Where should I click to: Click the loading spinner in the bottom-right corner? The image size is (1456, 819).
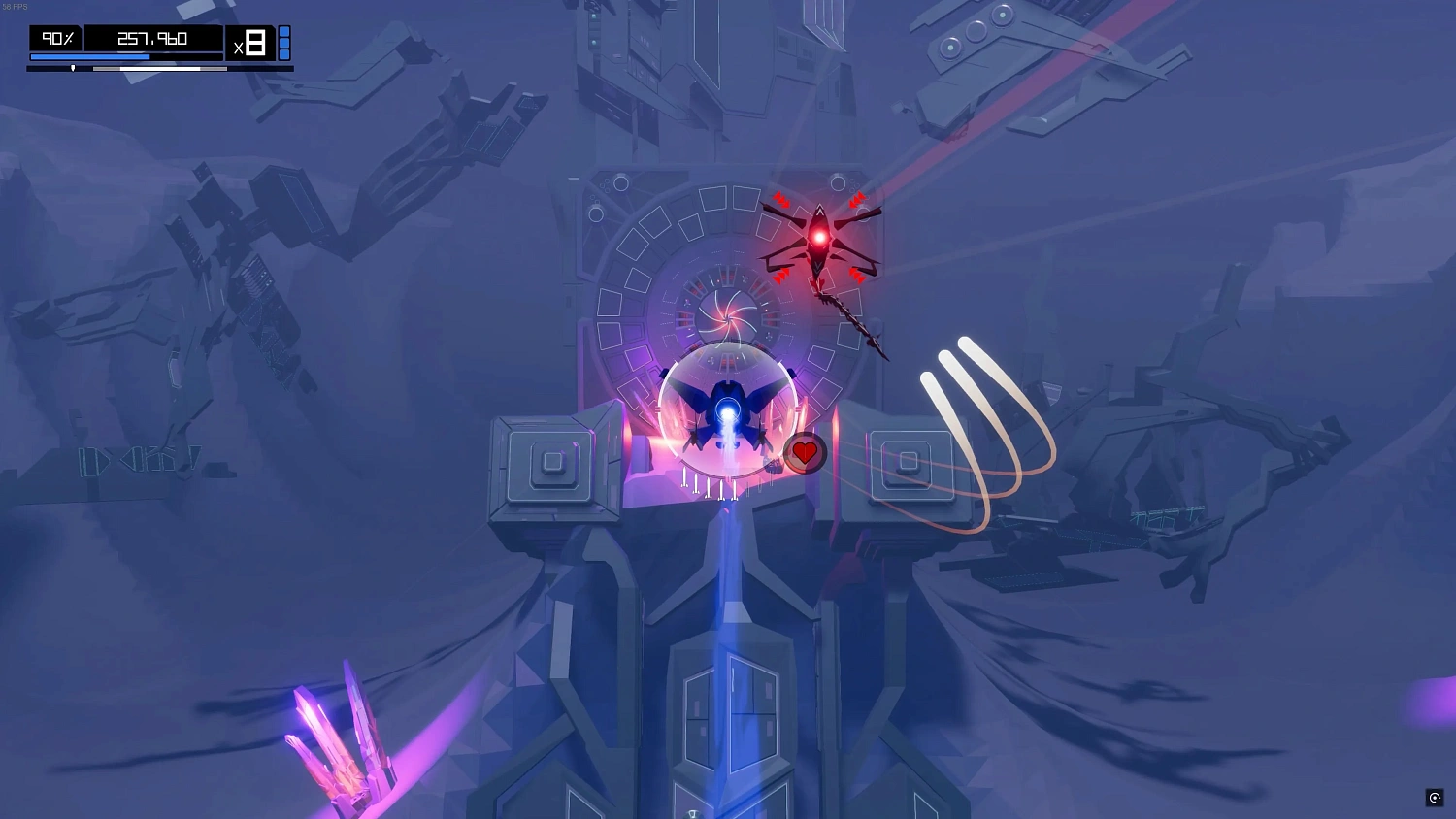[x=1435, y=798]
